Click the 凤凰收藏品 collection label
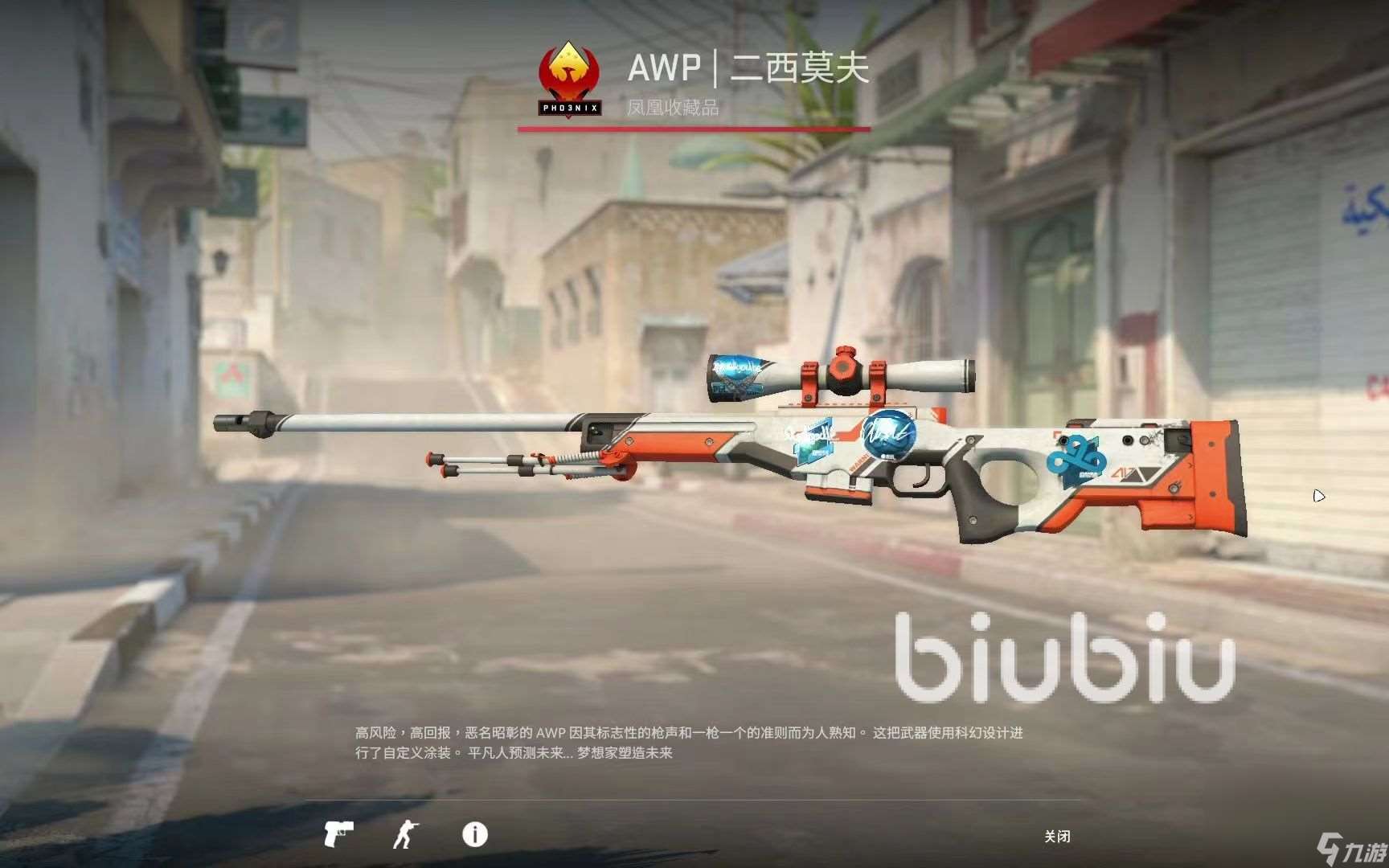Screen dimensions: 1389x868 pyautogui.click(x=675, y=108)
